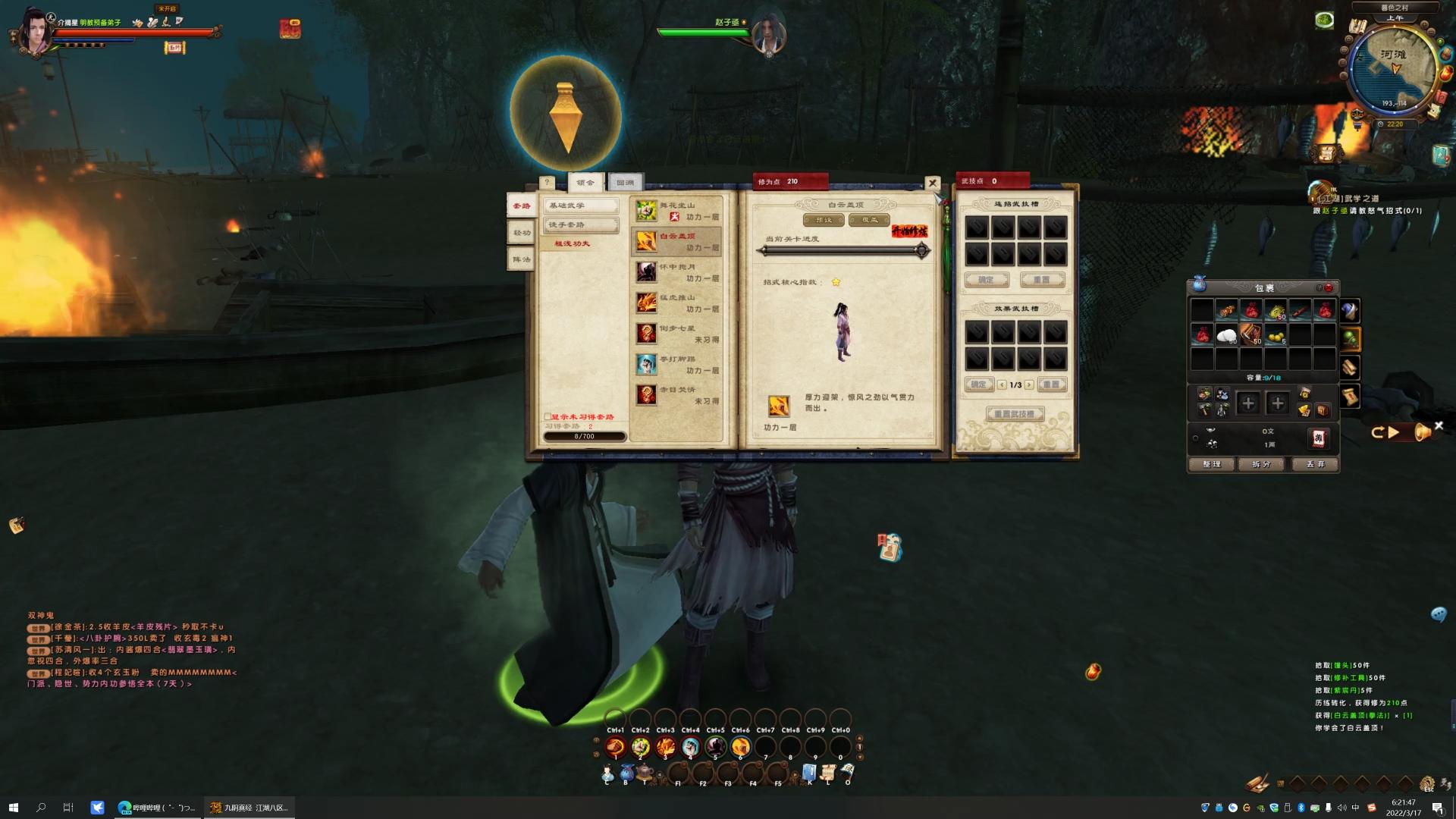Click the 开始修炼 button
The image size is (1456, 819).
[909, 231]
